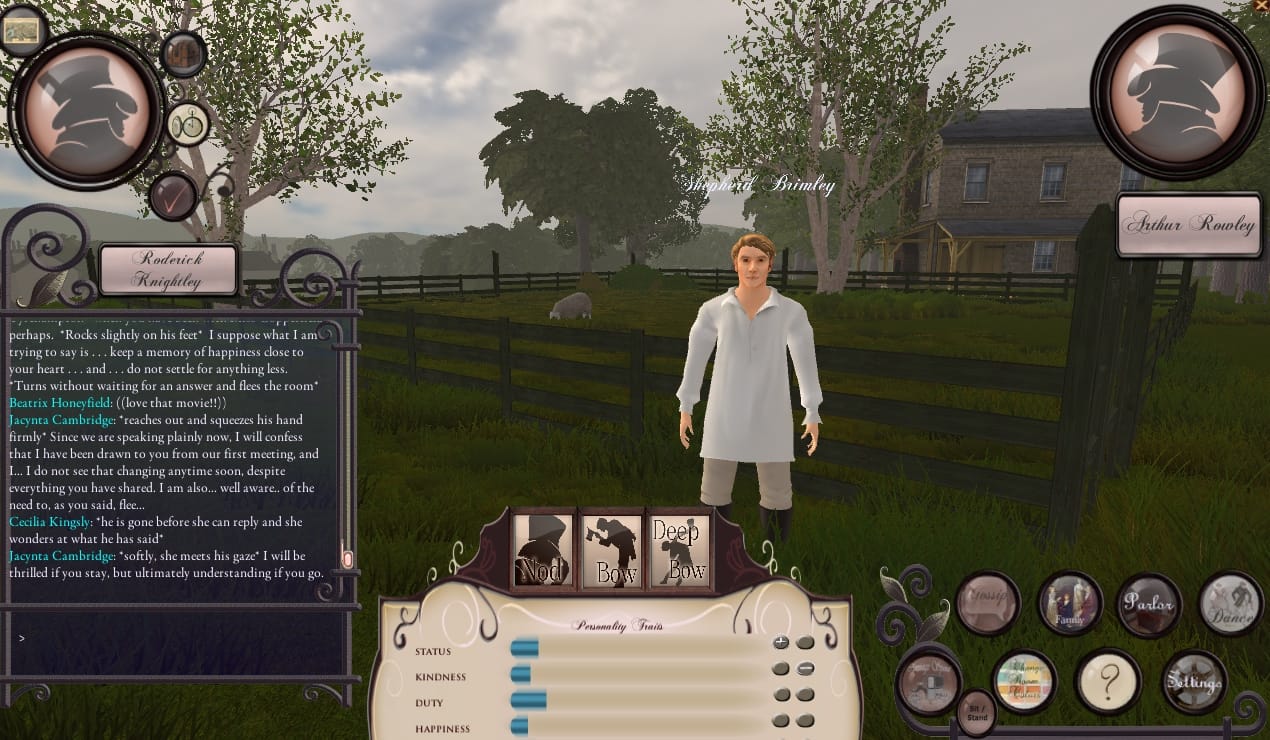
Task: Perform the Nod gesture
Action: tap(543, 549)
